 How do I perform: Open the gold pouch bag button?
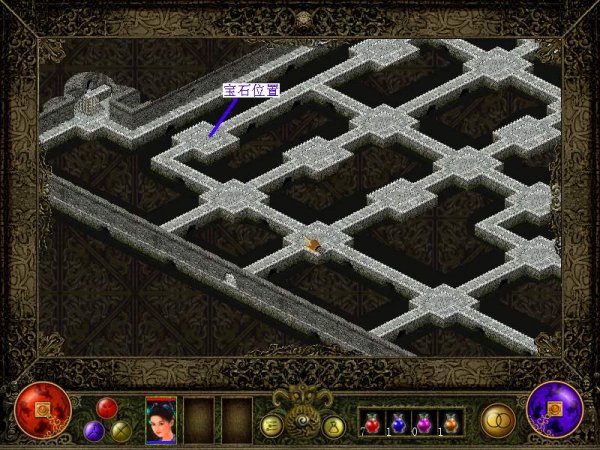click(x=333, y=427)
